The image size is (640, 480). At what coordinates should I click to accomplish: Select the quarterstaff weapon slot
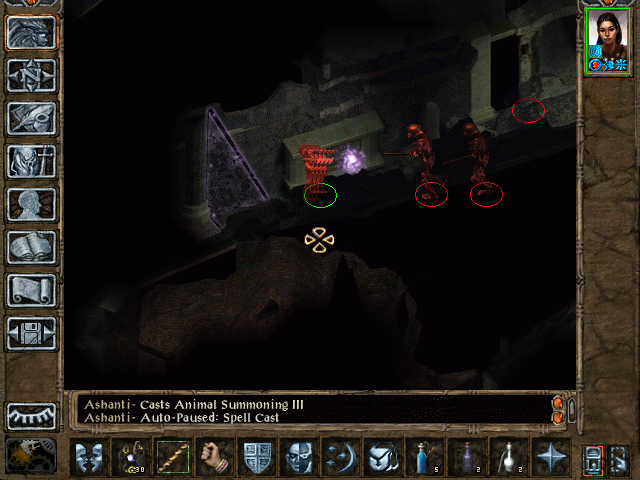click(x=173, y=458)
